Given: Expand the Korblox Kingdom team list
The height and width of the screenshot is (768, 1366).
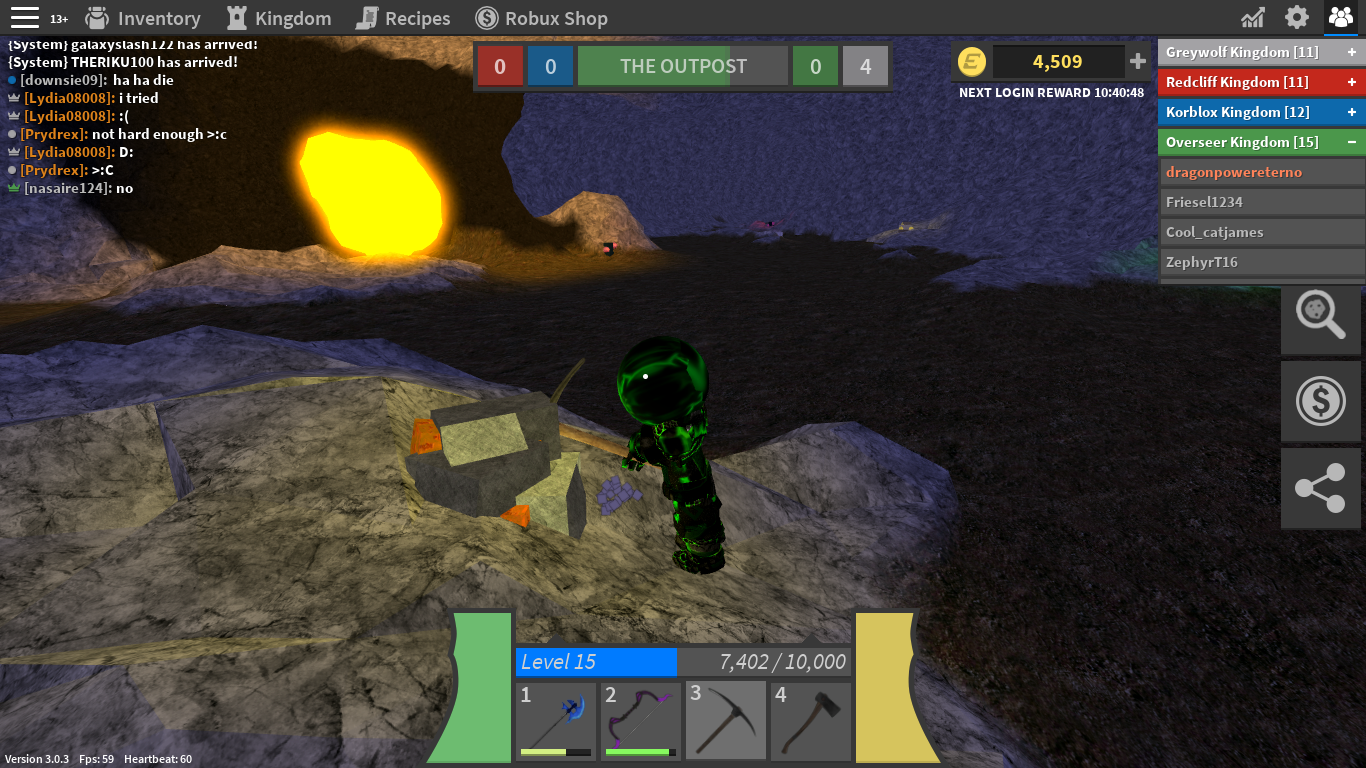Looking at the screenshot, I should tap(1352, 112).
